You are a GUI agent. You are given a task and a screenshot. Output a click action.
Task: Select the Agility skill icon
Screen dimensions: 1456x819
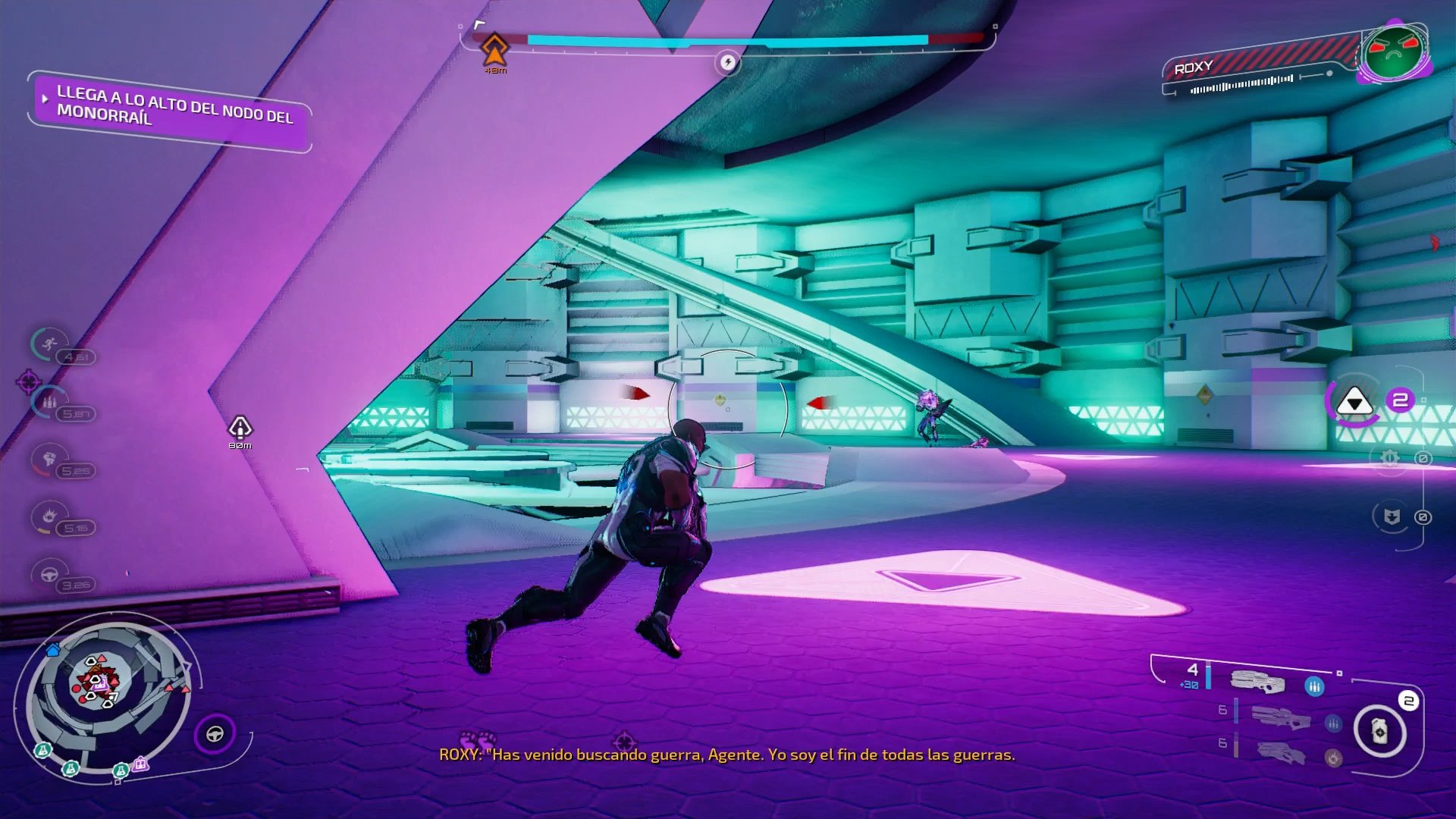[x=49, y=343]
